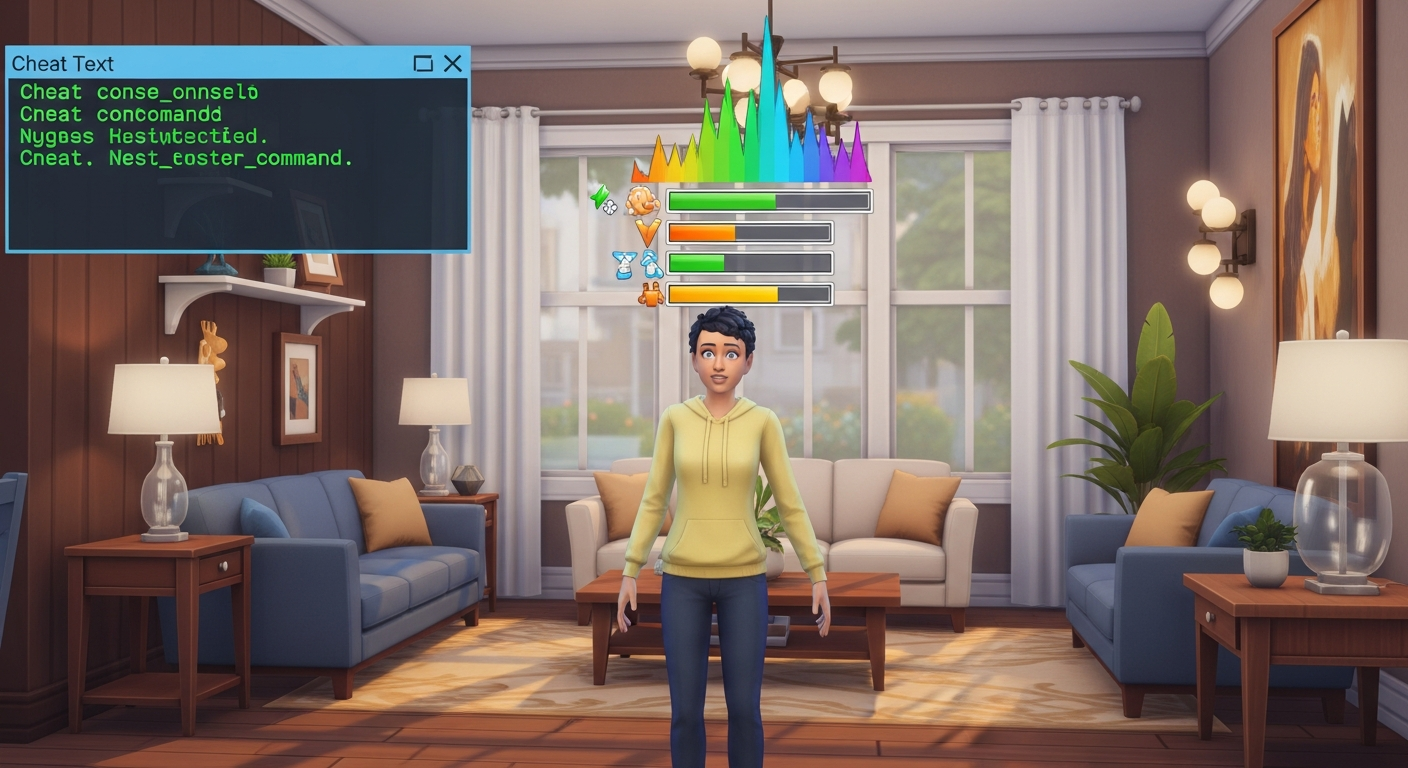Toggle the topmost green need bar fill

(x=720, y=200)
